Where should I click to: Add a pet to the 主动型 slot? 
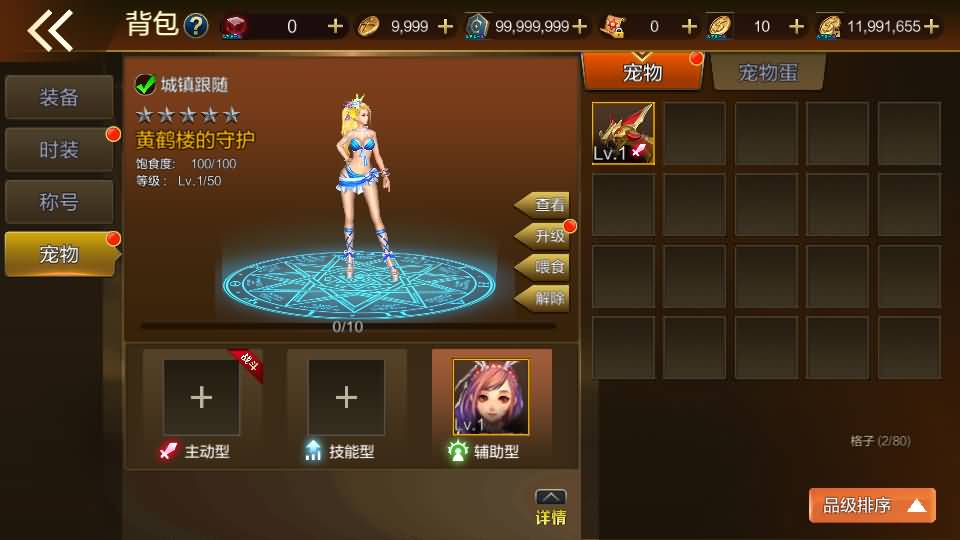pyautogui.click(x=201, y=397)
